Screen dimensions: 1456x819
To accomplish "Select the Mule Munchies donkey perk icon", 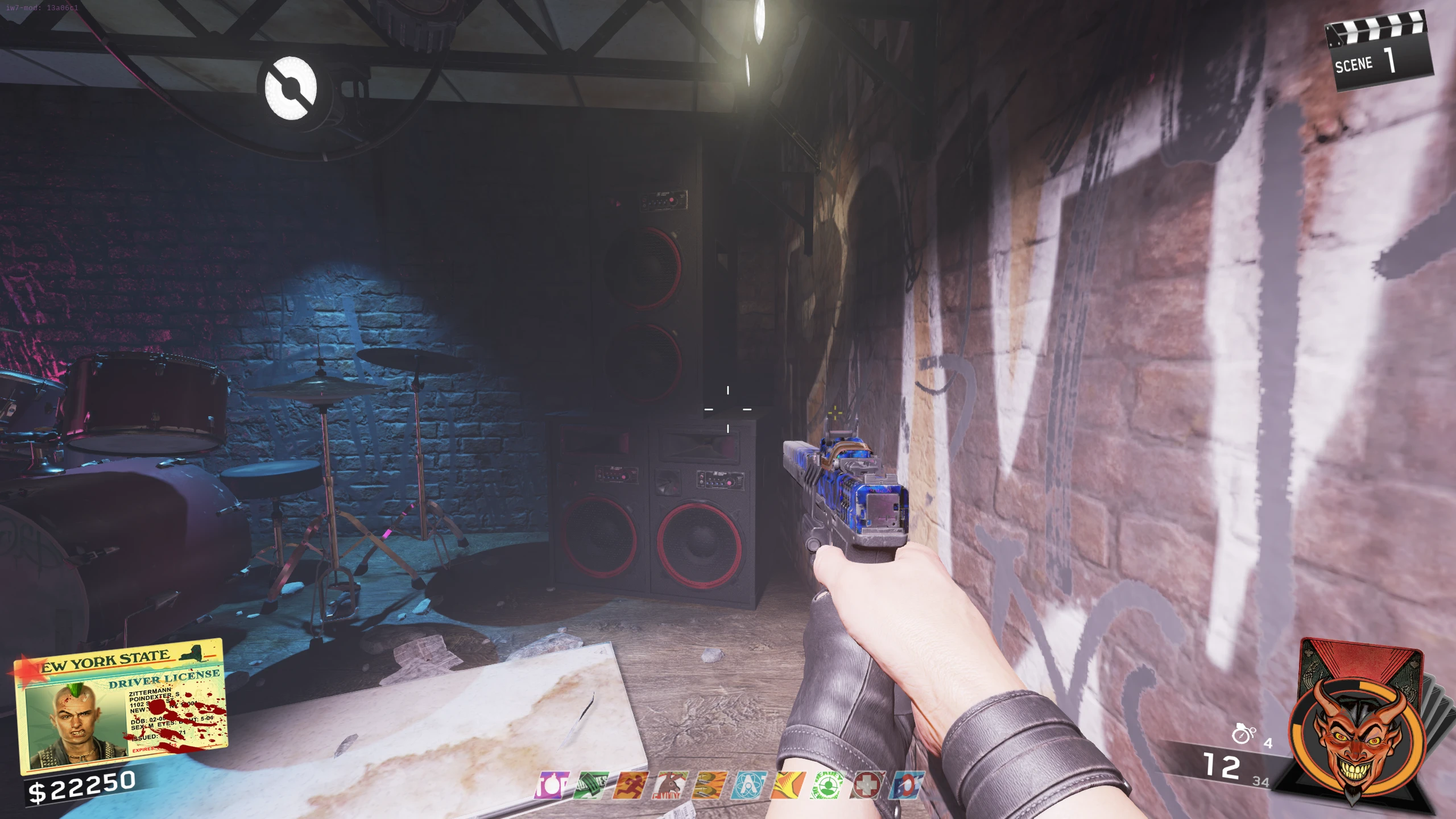I will [669, 786].
